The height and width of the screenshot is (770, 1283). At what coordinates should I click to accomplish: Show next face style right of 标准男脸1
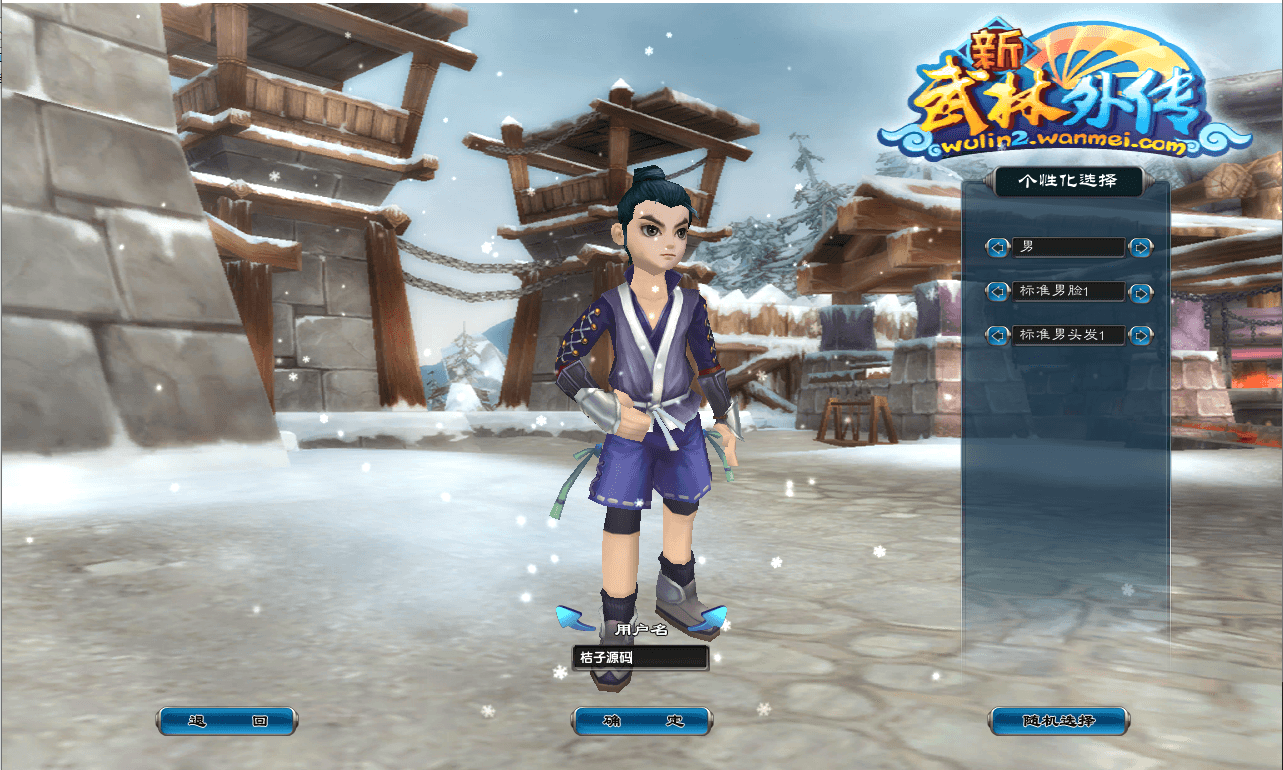1140,292
